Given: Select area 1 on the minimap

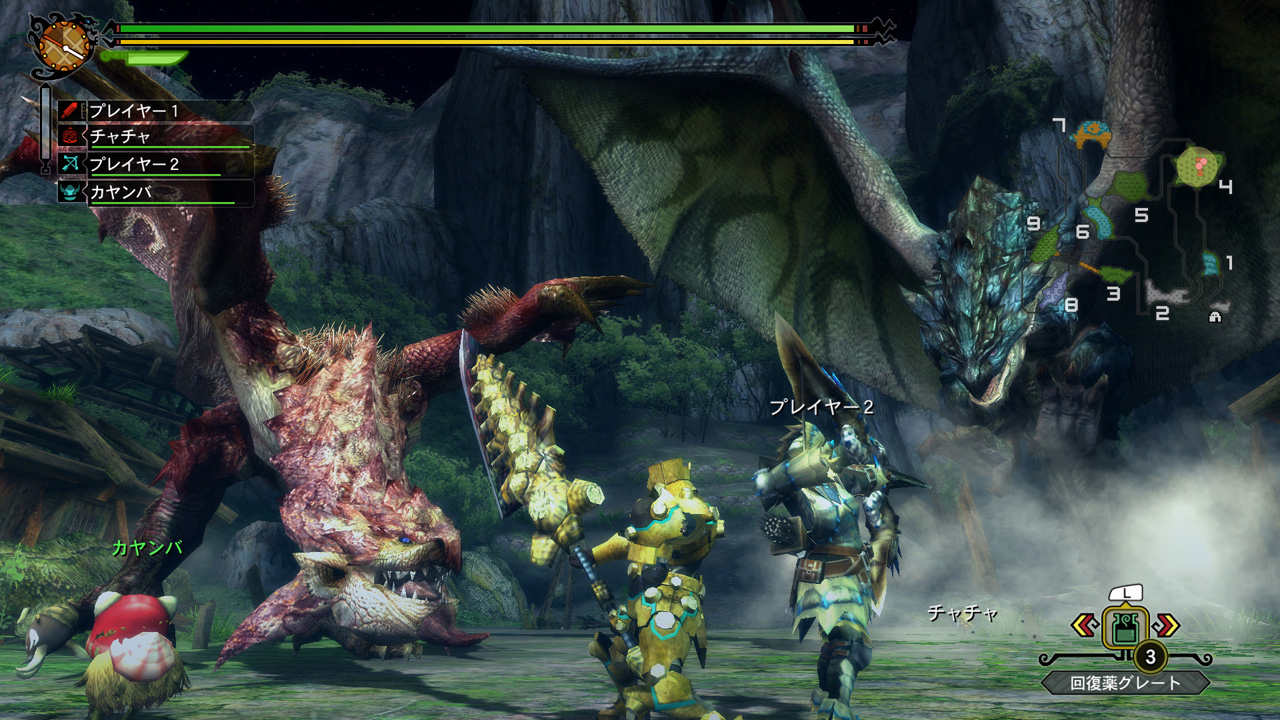Looking at the screenshot, I should [1211, 263].
